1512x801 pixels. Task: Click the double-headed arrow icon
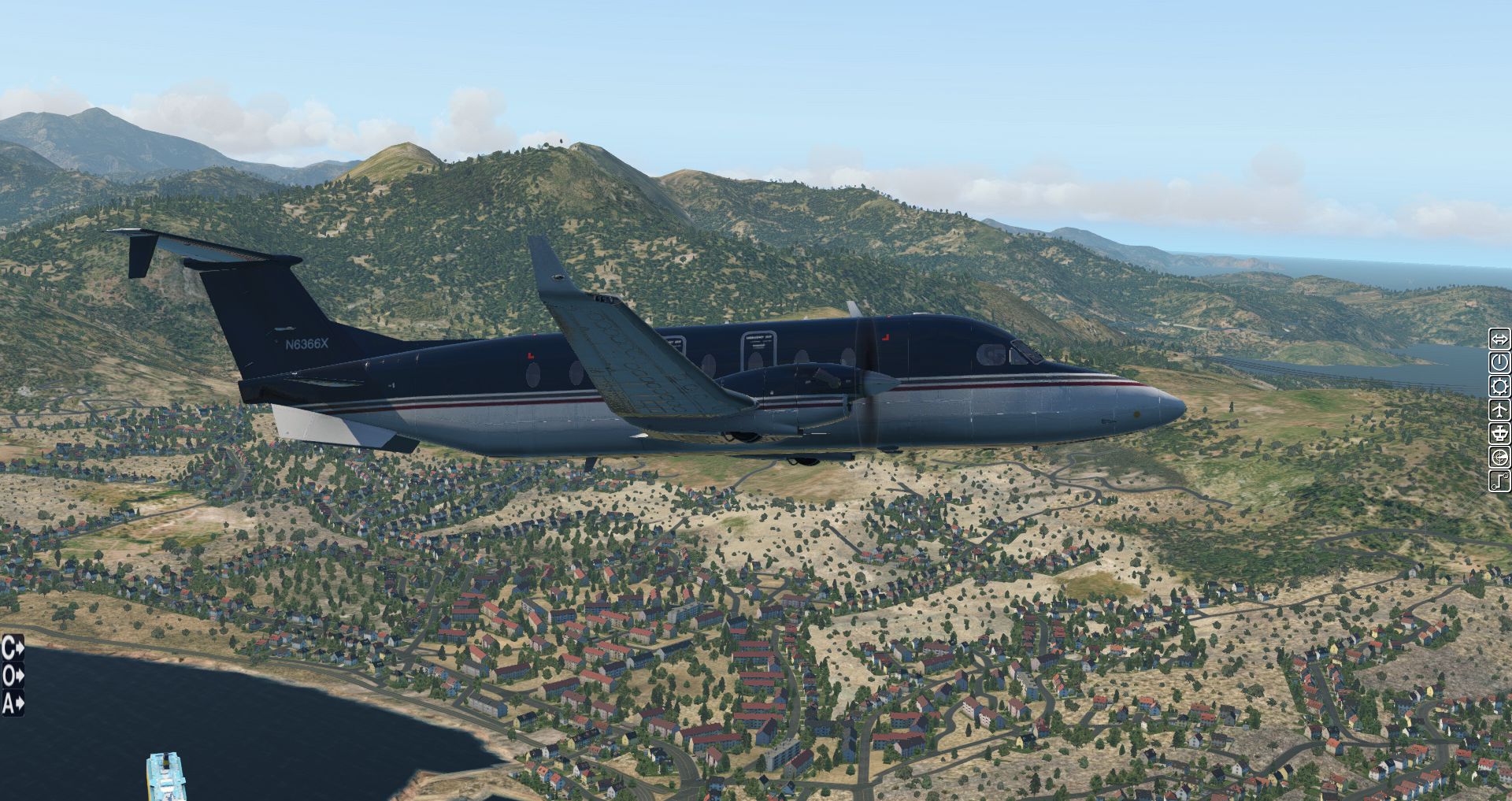(x=1499, y=339)
